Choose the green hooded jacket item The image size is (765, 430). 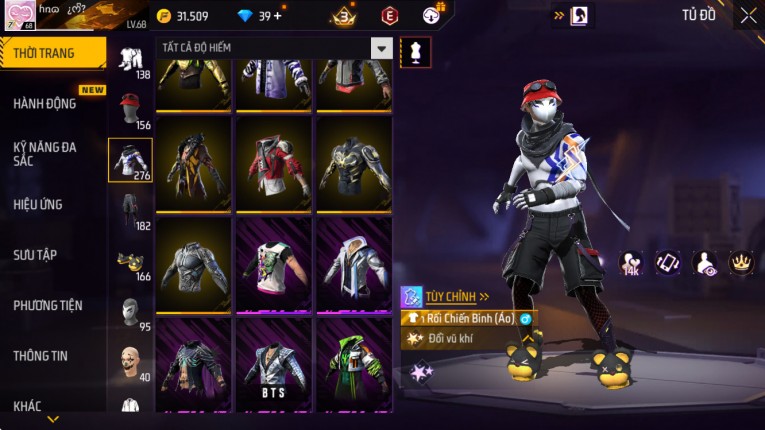353,364
